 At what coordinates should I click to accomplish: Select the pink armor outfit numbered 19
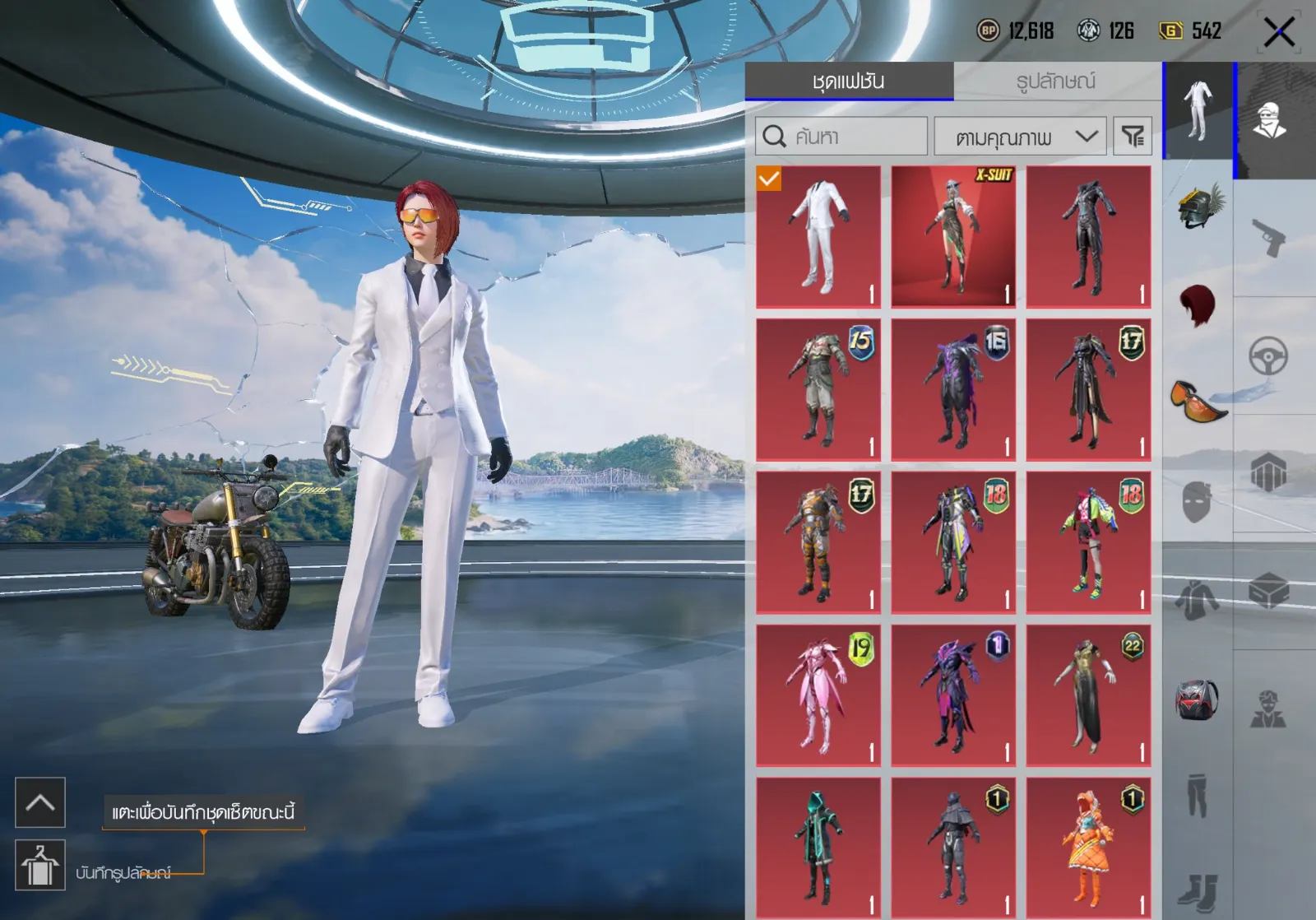click(818, 695)
